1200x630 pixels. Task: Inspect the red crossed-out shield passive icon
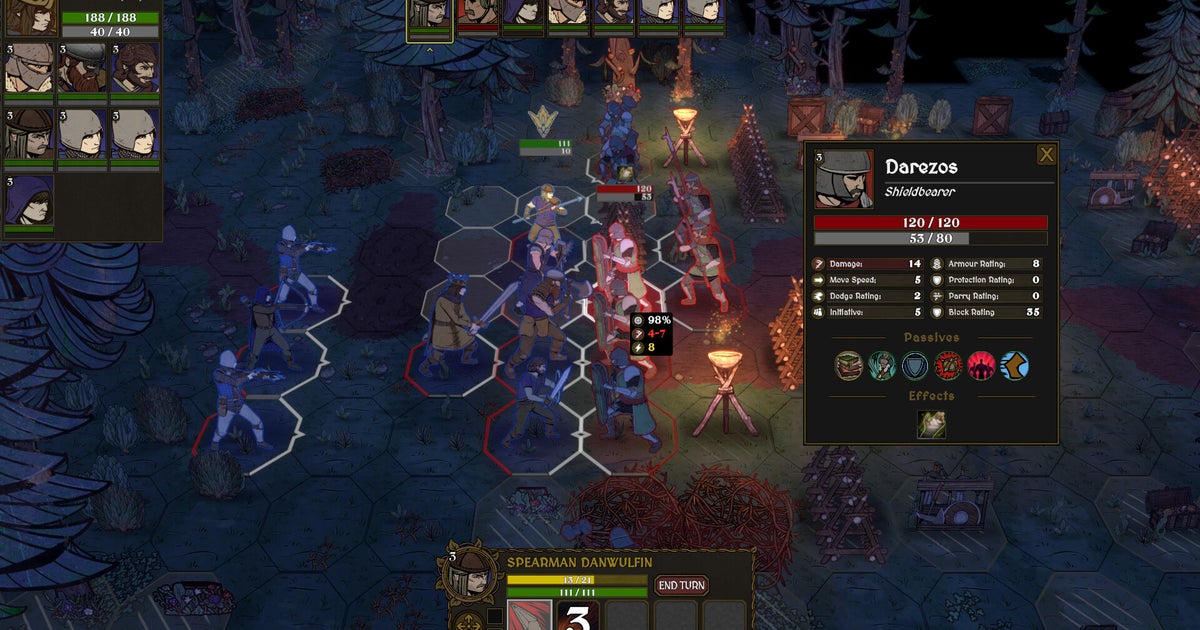tap(948, 366)
